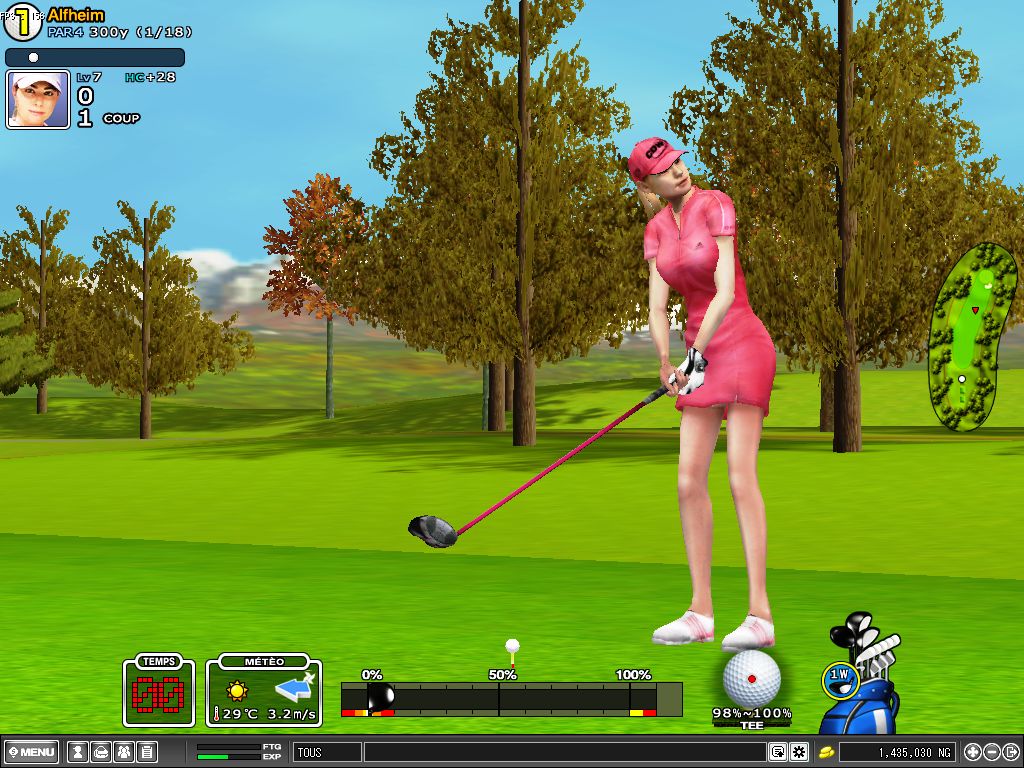
Task: Open the clipboard scorecard icon
Action: pos(146,752)
